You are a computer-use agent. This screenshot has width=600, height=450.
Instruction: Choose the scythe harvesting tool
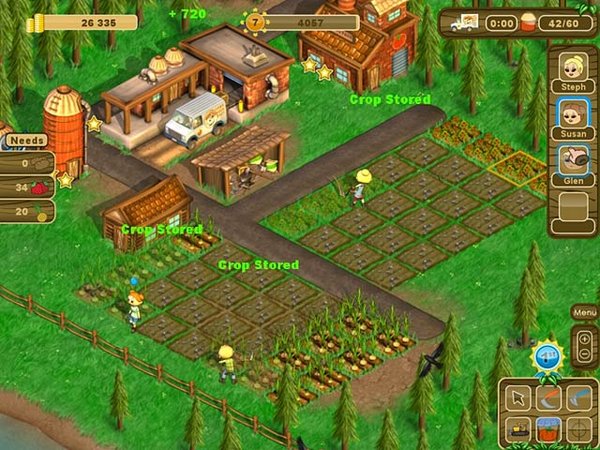point(549,399)
